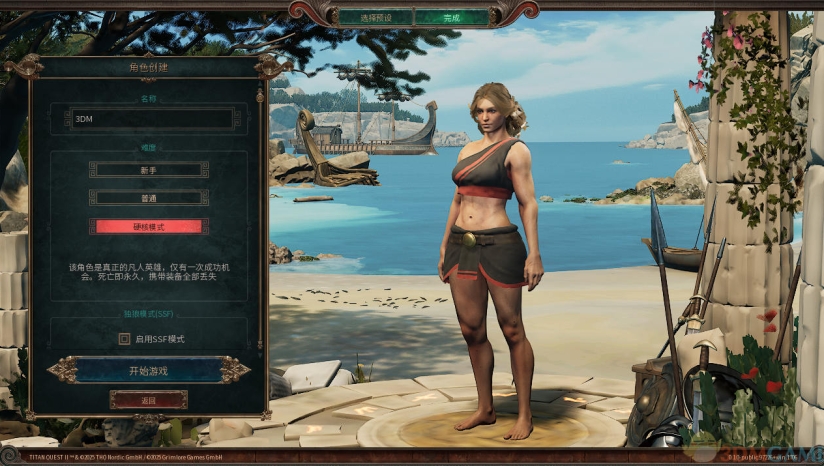Edit the character name field showing 3DM

tap(154, 118)
